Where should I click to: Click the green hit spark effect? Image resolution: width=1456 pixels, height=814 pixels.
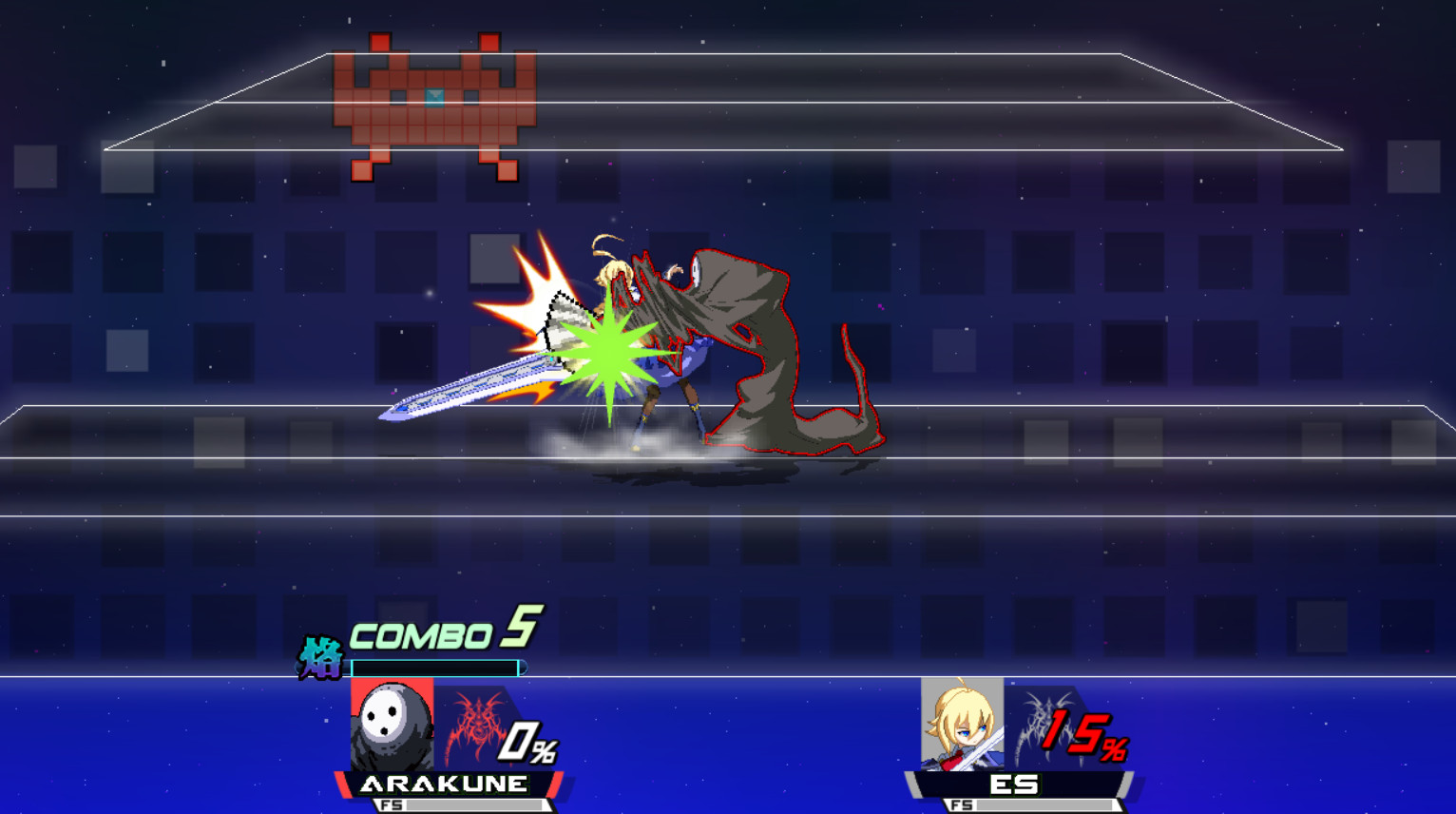pyautogui.click(x=608, y=352)
